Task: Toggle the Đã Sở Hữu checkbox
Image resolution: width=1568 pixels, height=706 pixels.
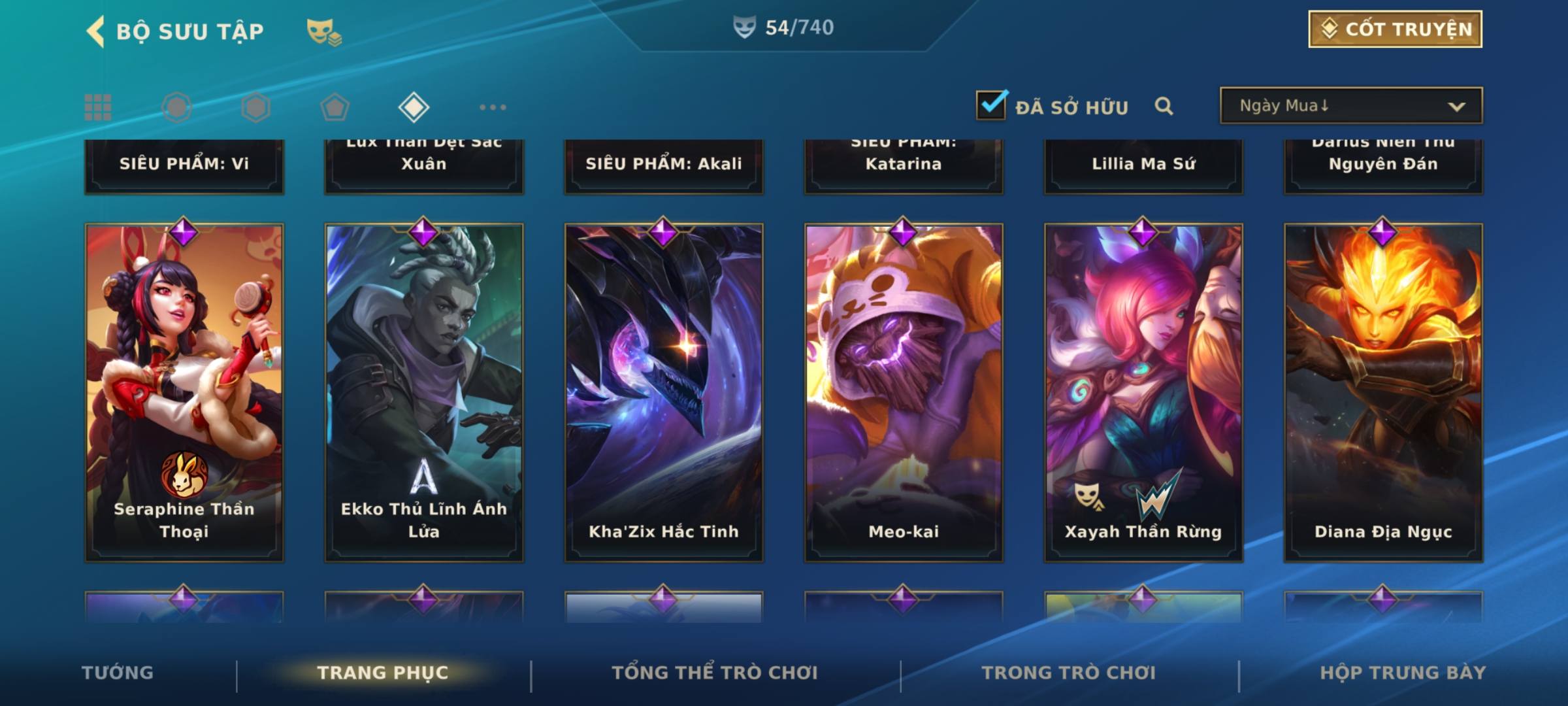Action: [991, 105]
